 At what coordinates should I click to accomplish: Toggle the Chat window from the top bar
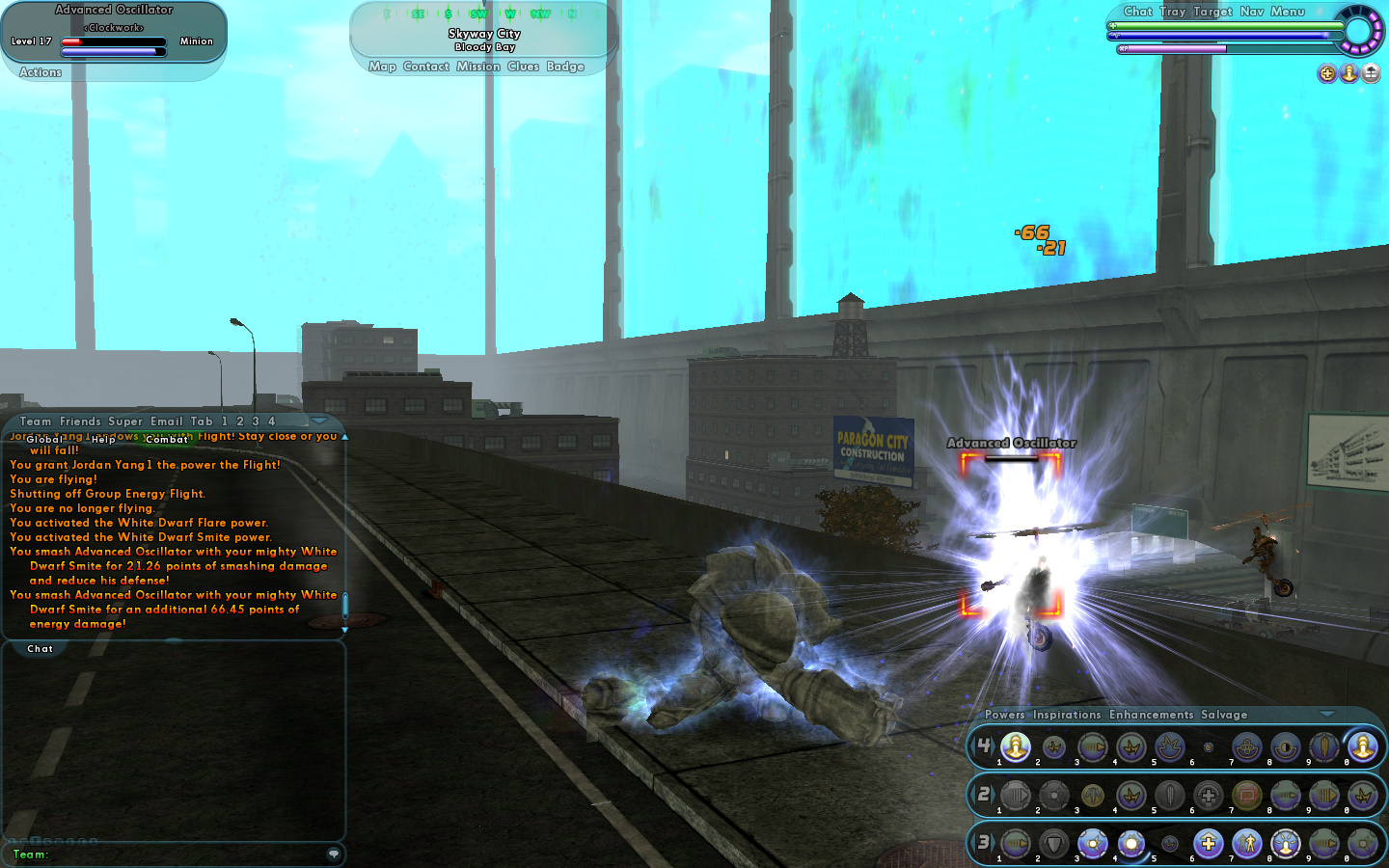tap(1138, 12)
